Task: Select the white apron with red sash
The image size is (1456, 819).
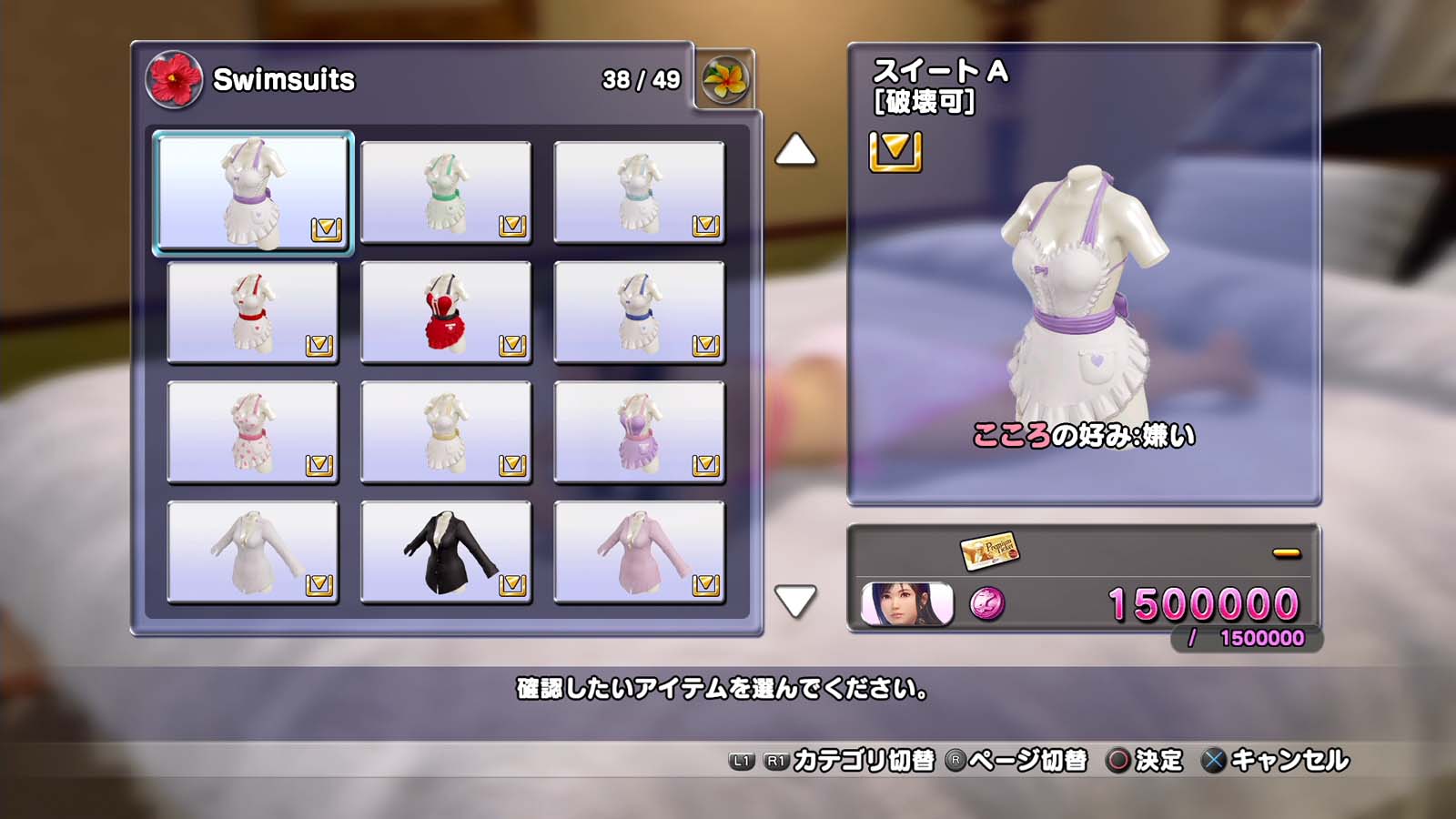Action: [x=253, y=312]
